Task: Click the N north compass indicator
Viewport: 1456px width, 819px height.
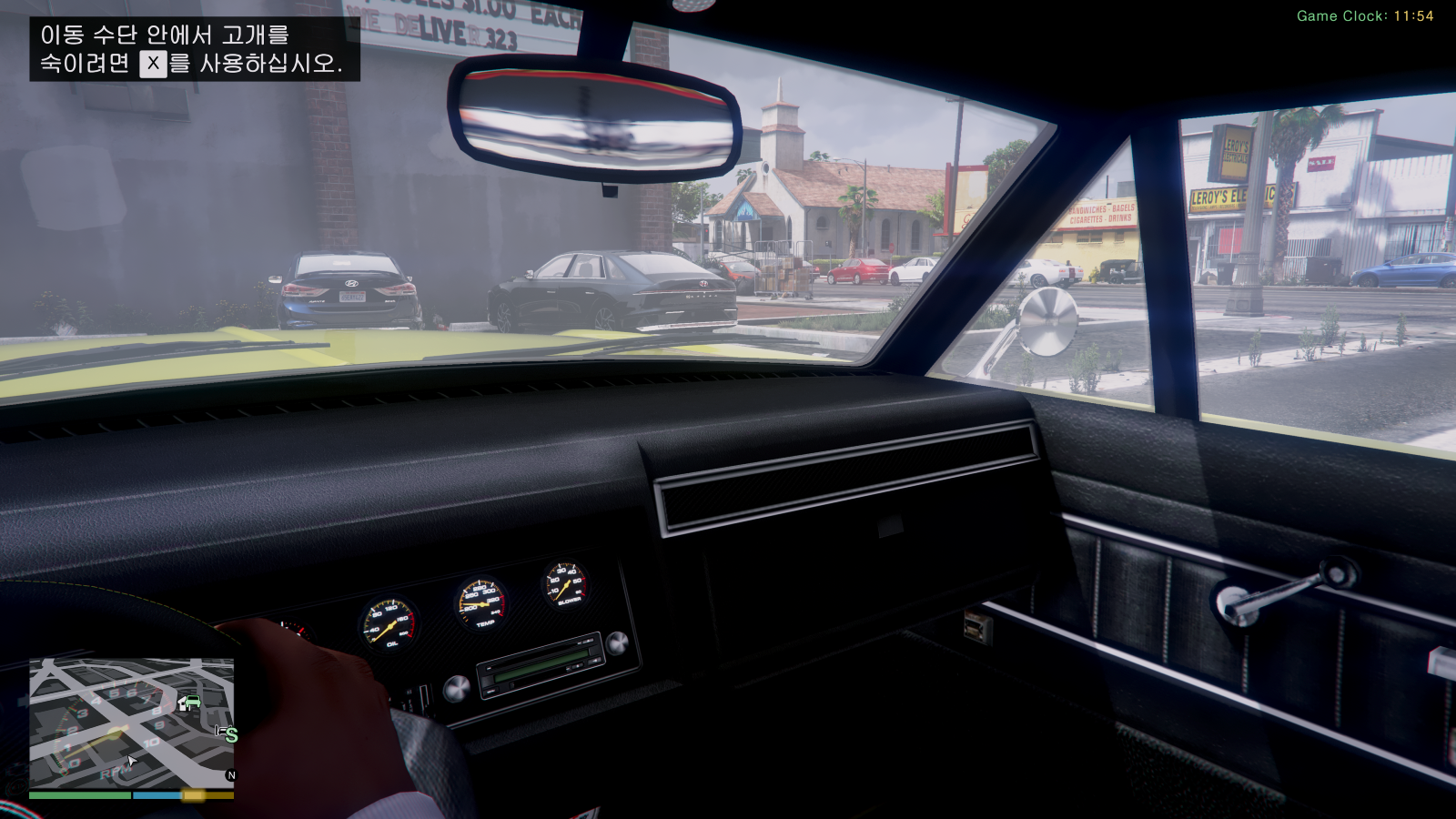Action: coord(230,775)
